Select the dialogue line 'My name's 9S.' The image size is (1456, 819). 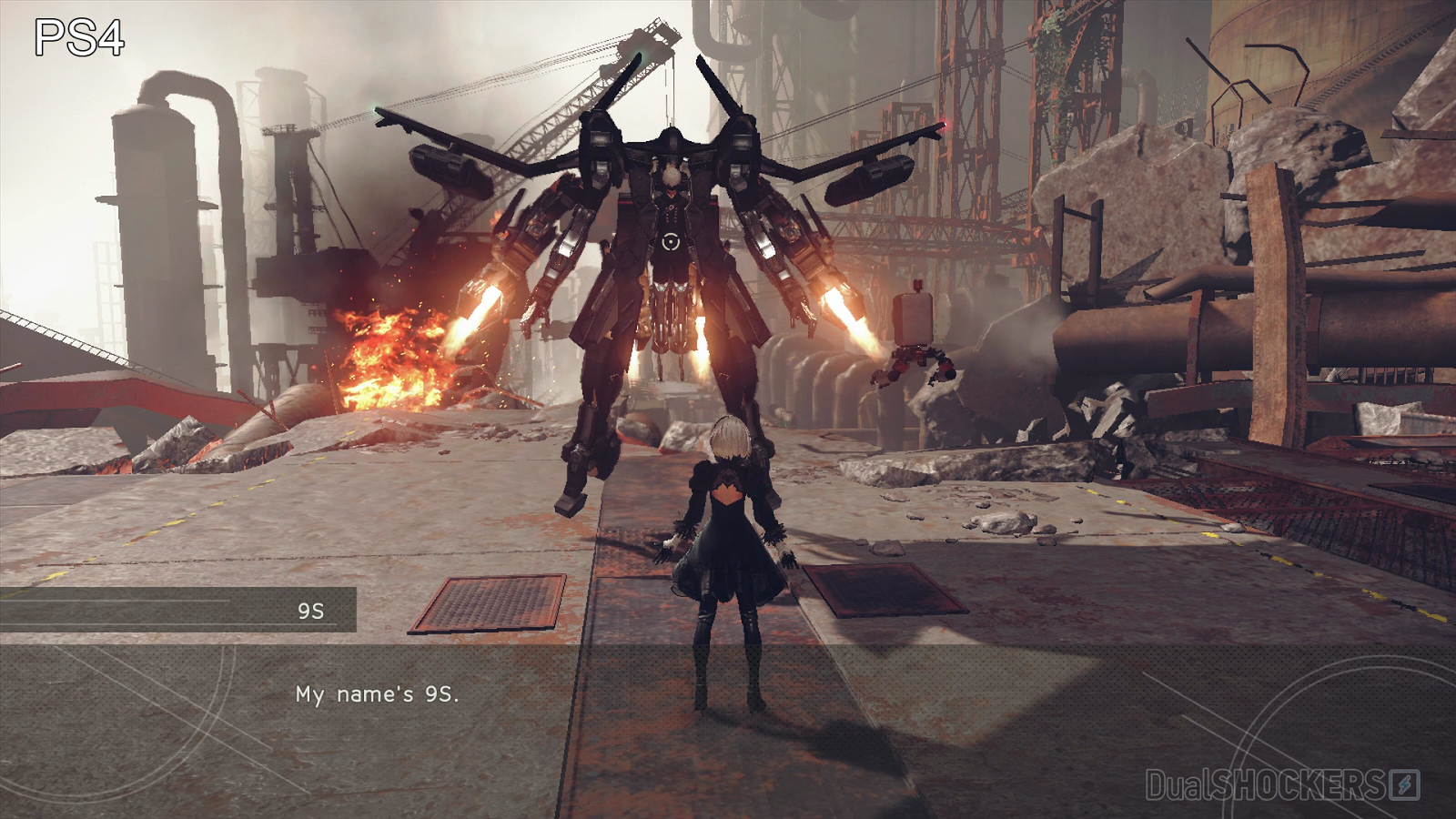[x=379, y=694]
